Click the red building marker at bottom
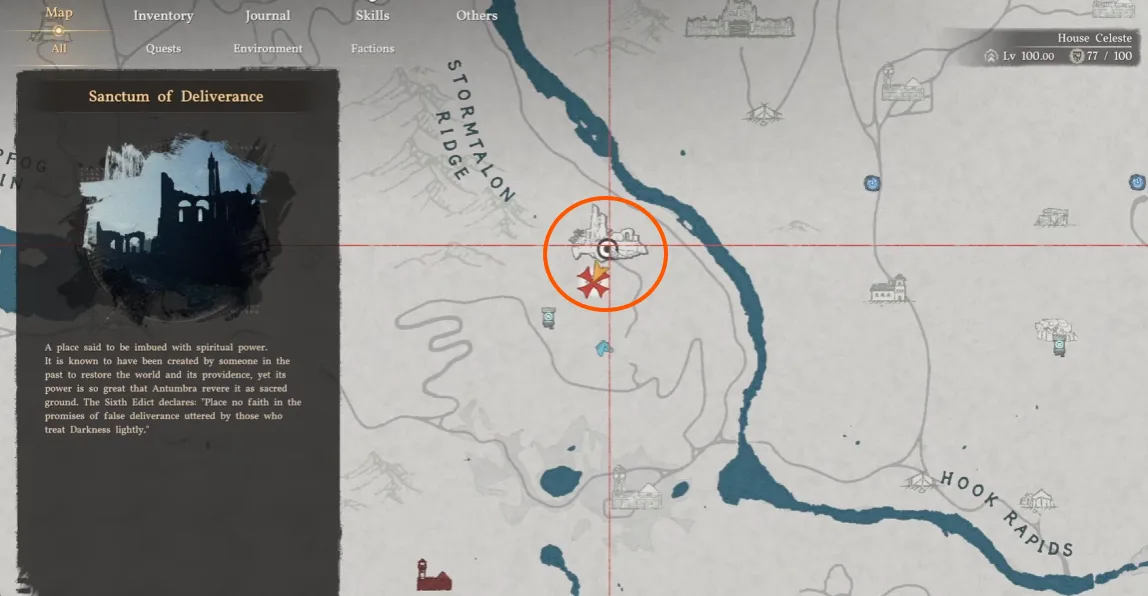Viewport: 1148px width, 596px height. [x=434, y=575]
